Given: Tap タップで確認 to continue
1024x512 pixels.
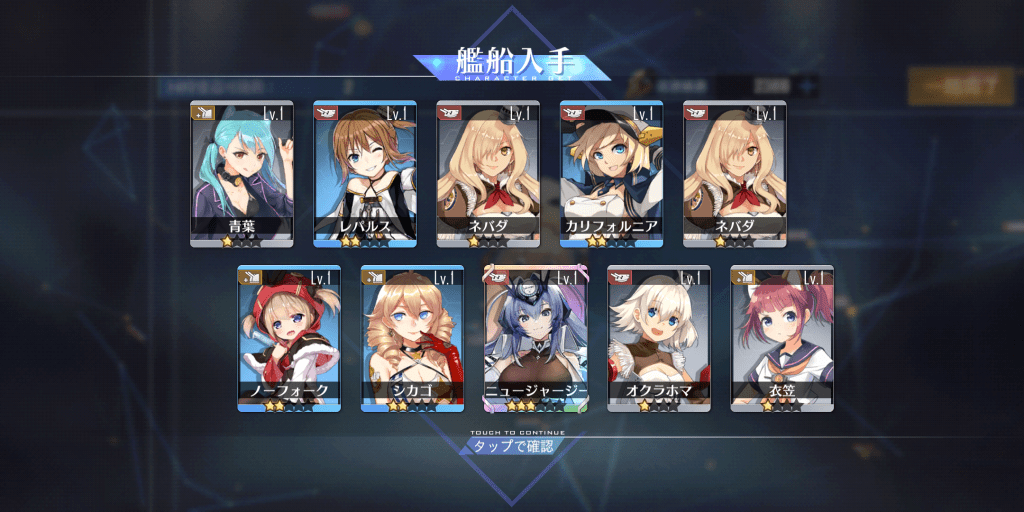Looking at the screenshot, I should pyautogui.click(x=512, y=445).
